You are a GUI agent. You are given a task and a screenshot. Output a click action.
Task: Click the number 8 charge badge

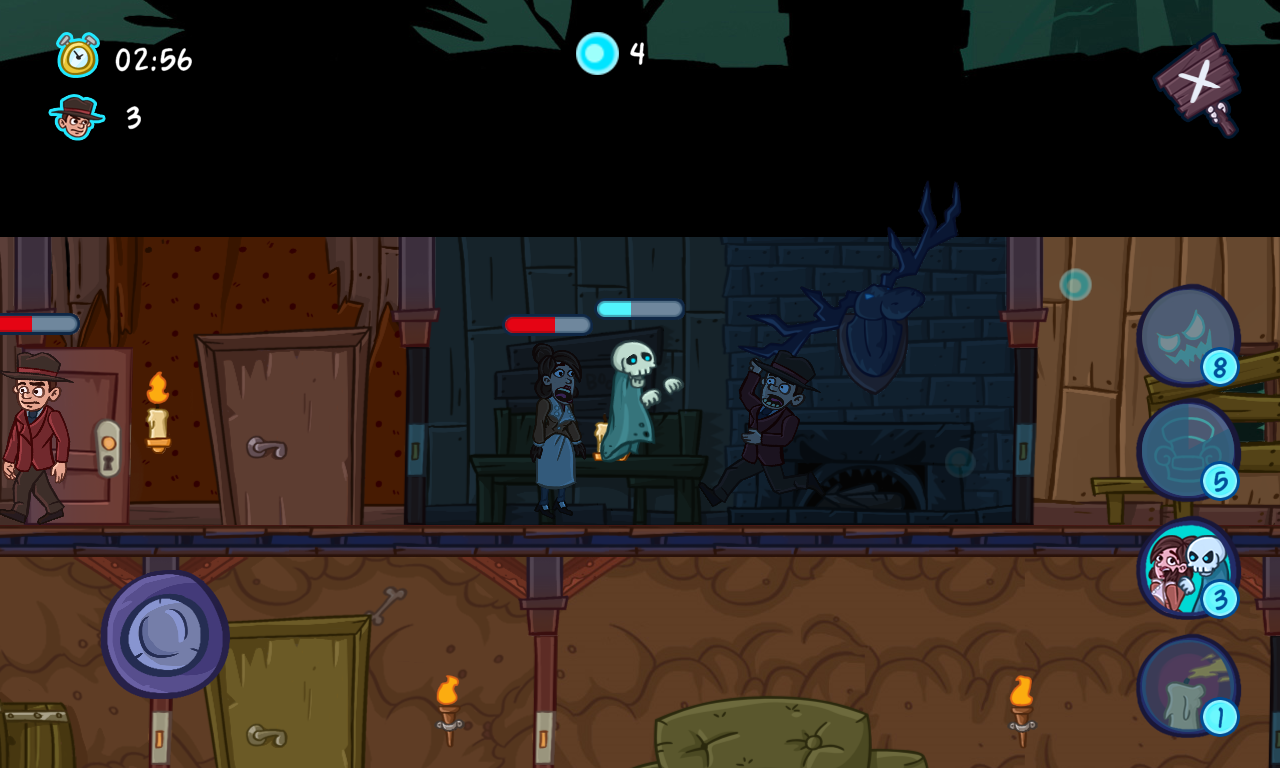click(1218, 368)
